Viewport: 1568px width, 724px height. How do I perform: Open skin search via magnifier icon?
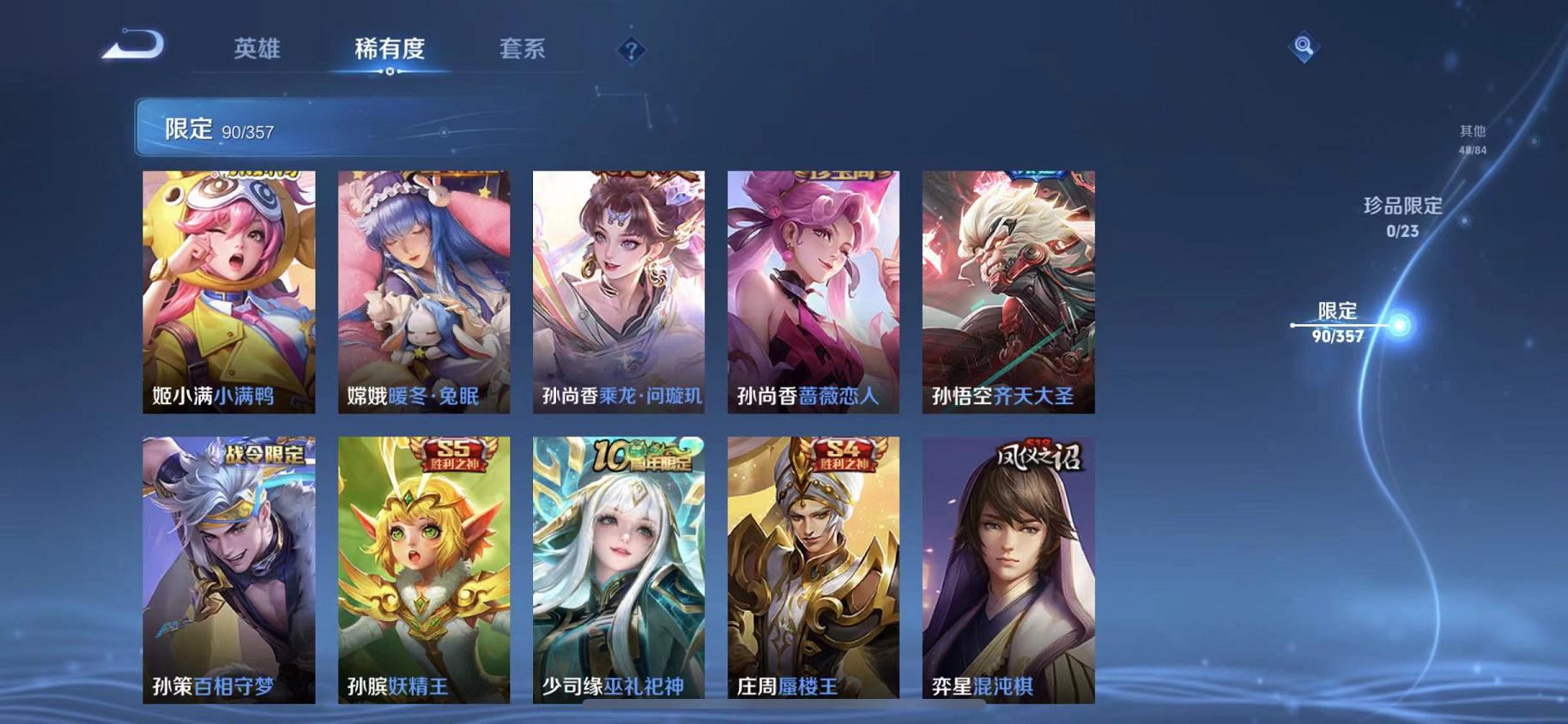click(1303, 49)
